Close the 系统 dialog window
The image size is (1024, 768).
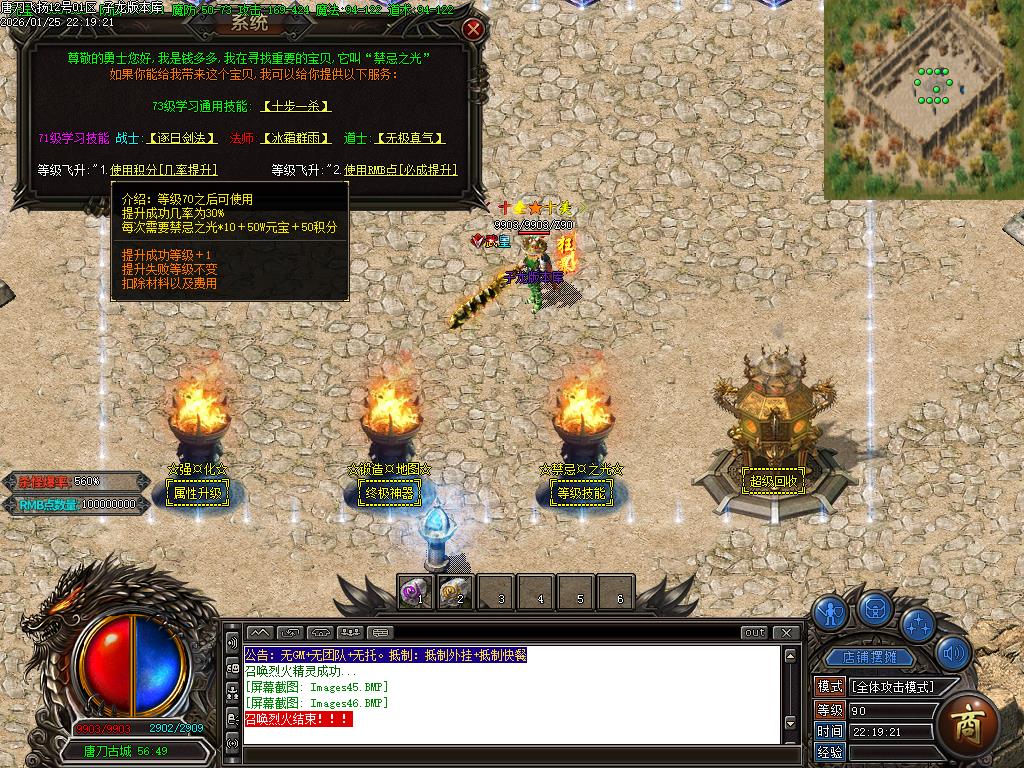(x=474, y=29)
